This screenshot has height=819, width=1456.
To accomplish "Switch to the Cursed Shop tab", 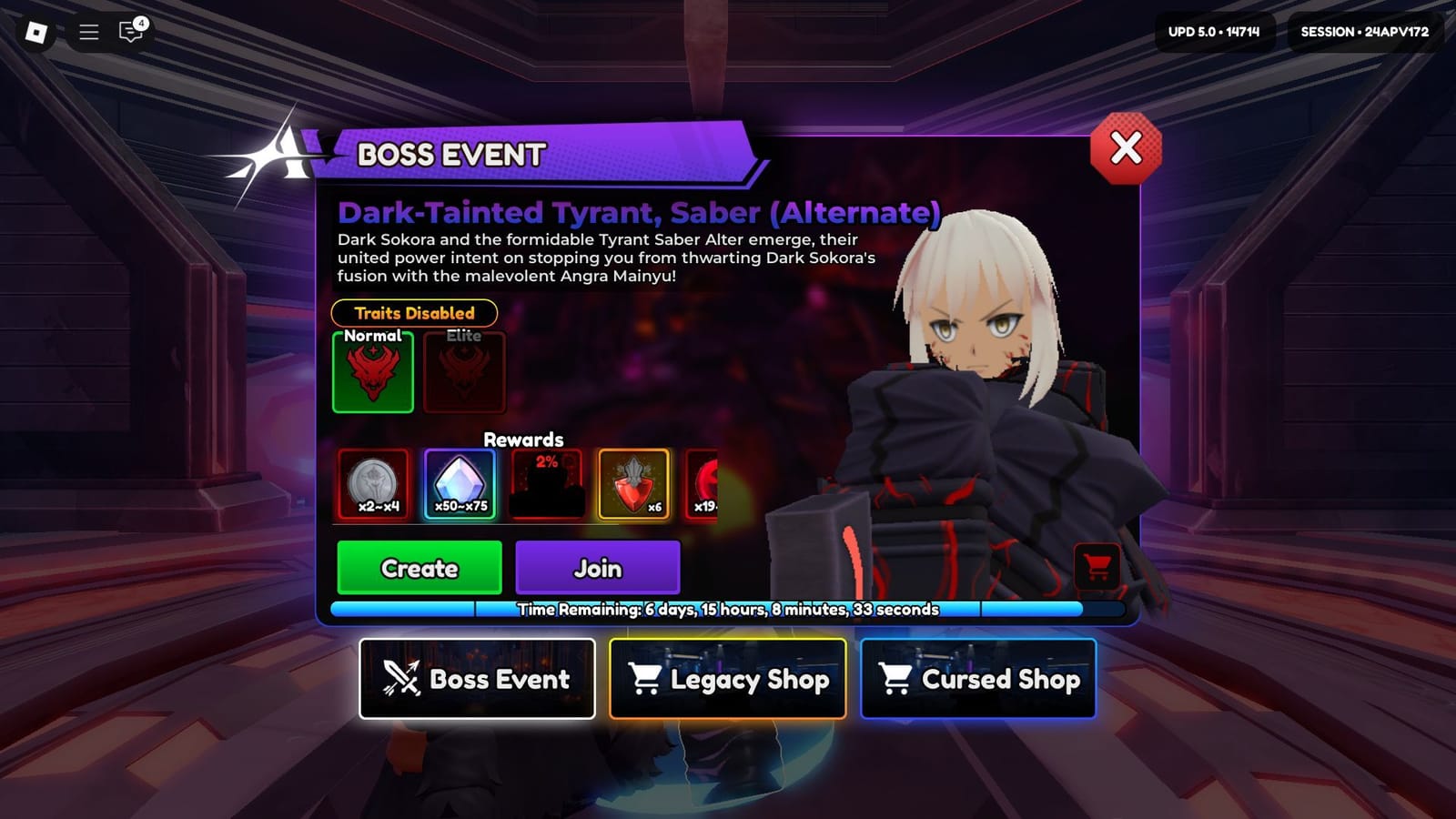I will click(978, 680).
